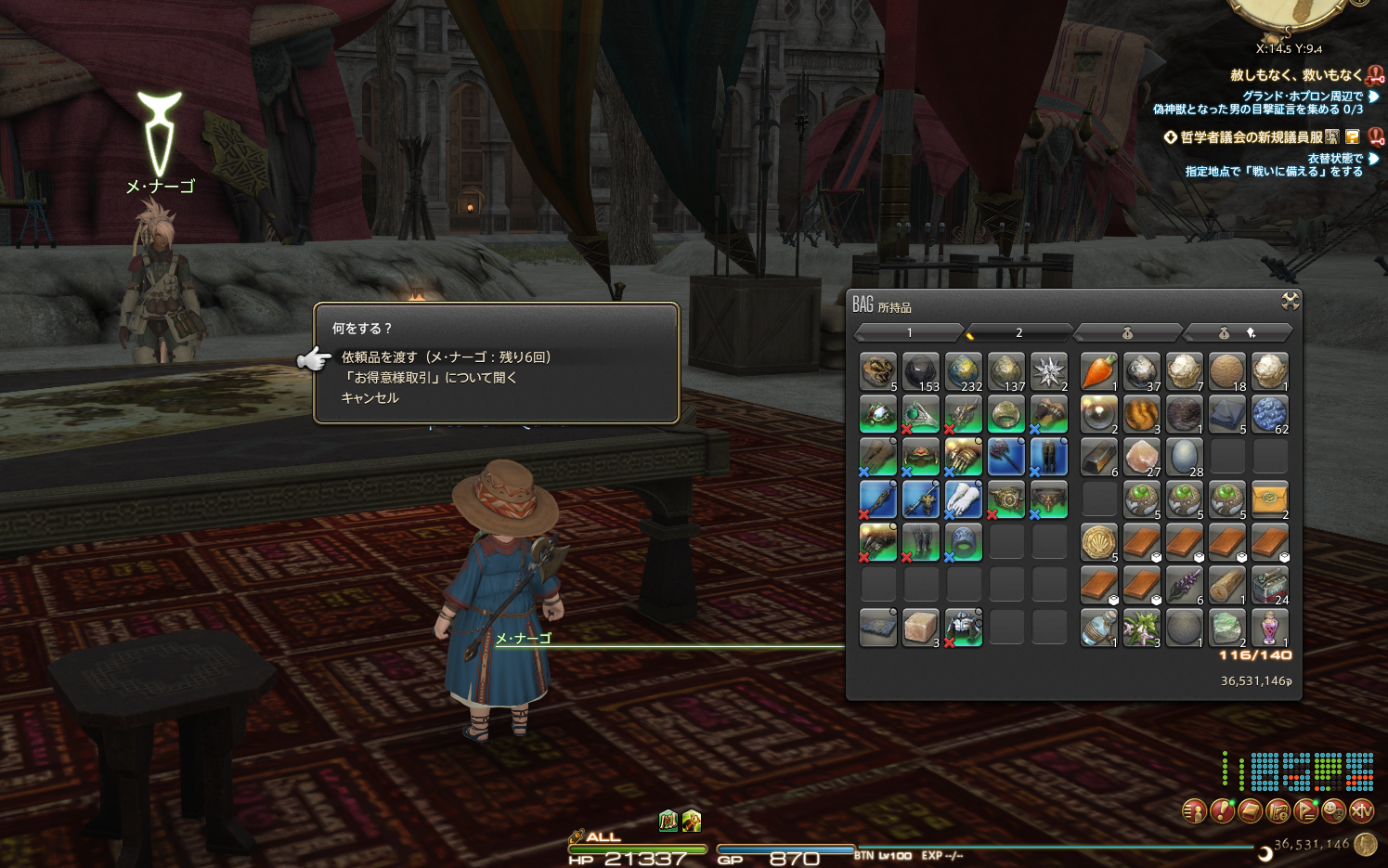Pick the lavender flower item
Screen dimensions: 1388x868
[x=1184, y=585]
